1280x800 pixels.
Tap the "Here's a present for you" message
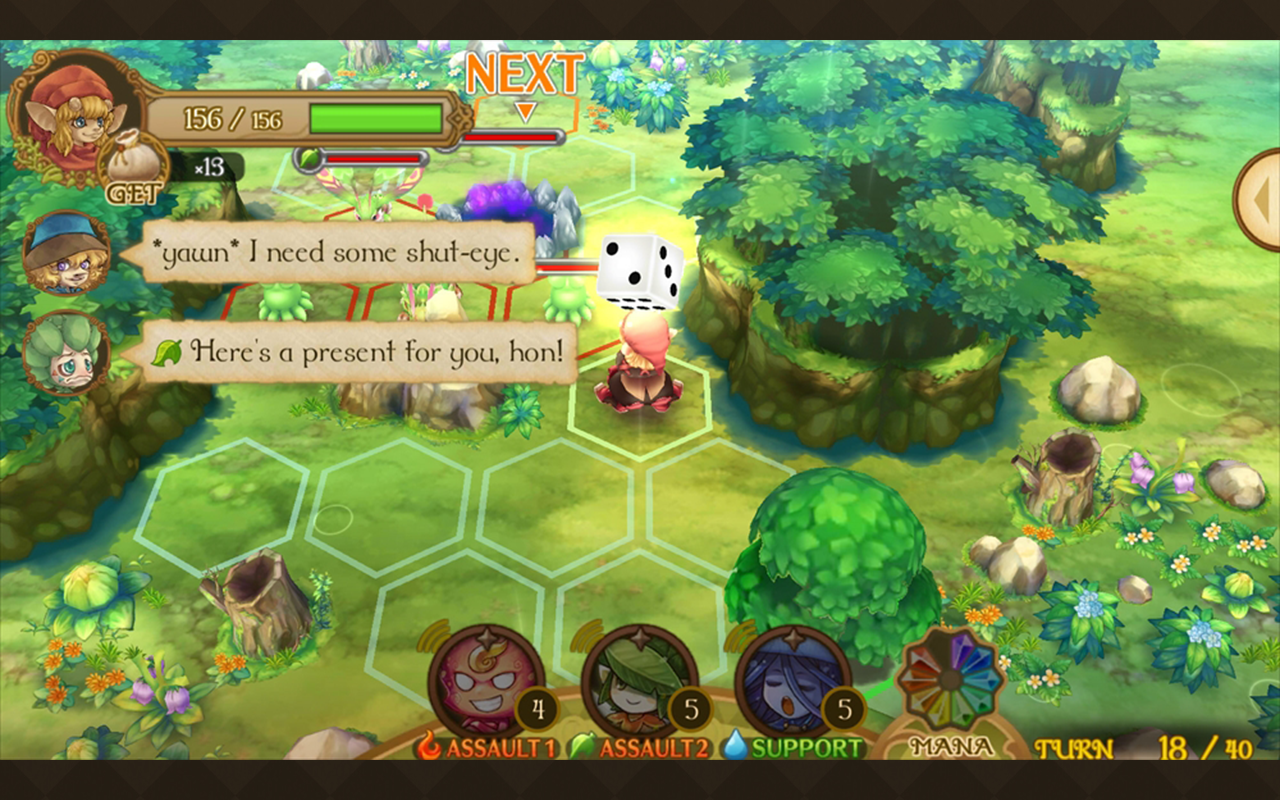pyautogui.click(x=362, y=352)
